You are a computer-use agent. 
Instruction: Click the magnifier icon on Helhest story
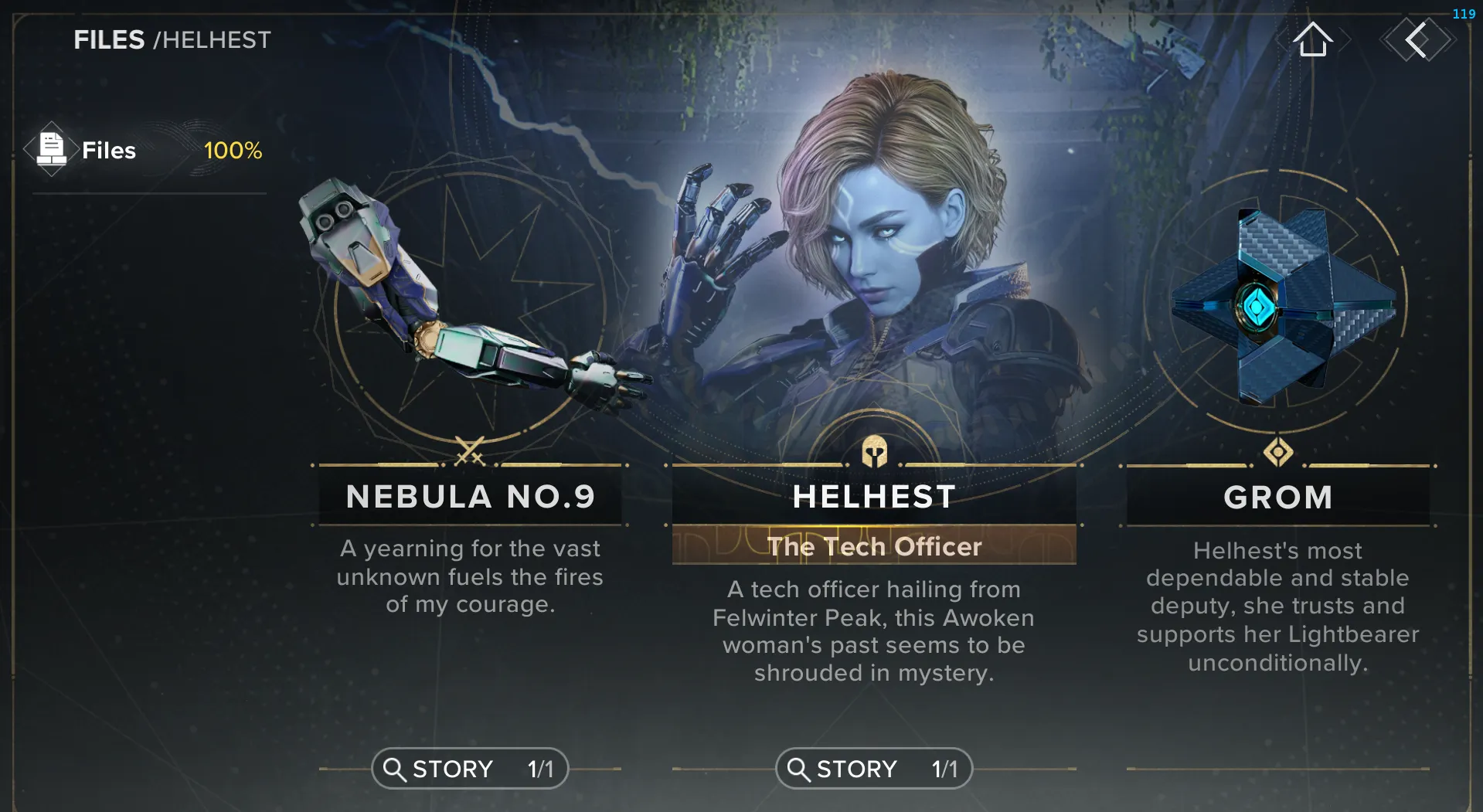click(798, 768)
